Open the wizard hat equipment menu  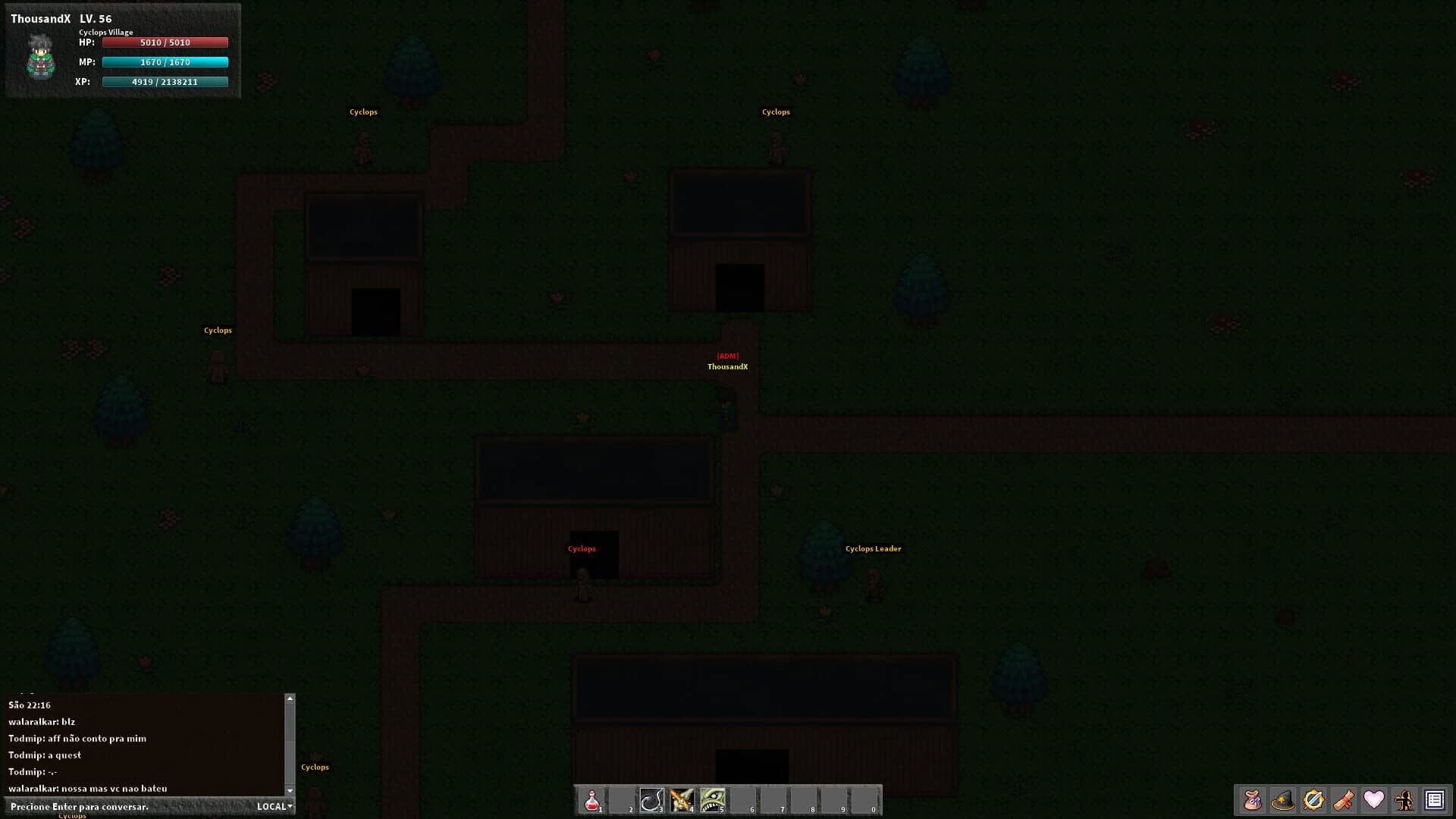coord(1284,799)
